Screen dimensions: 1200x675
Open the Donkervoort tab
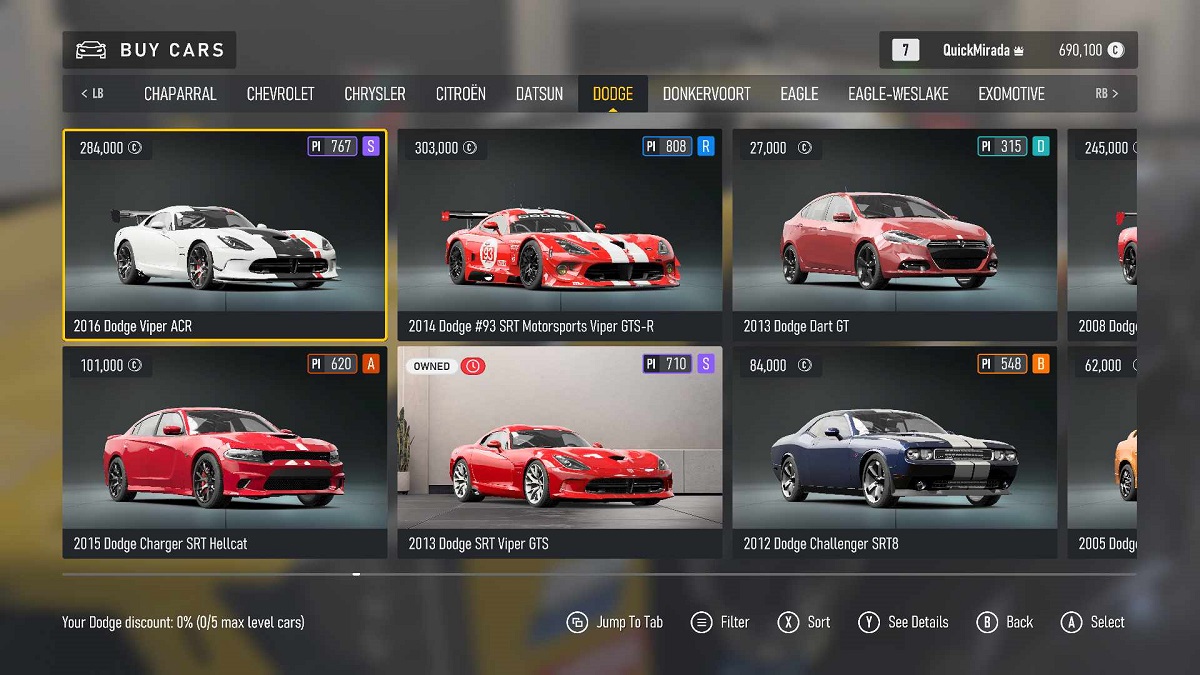706,94
